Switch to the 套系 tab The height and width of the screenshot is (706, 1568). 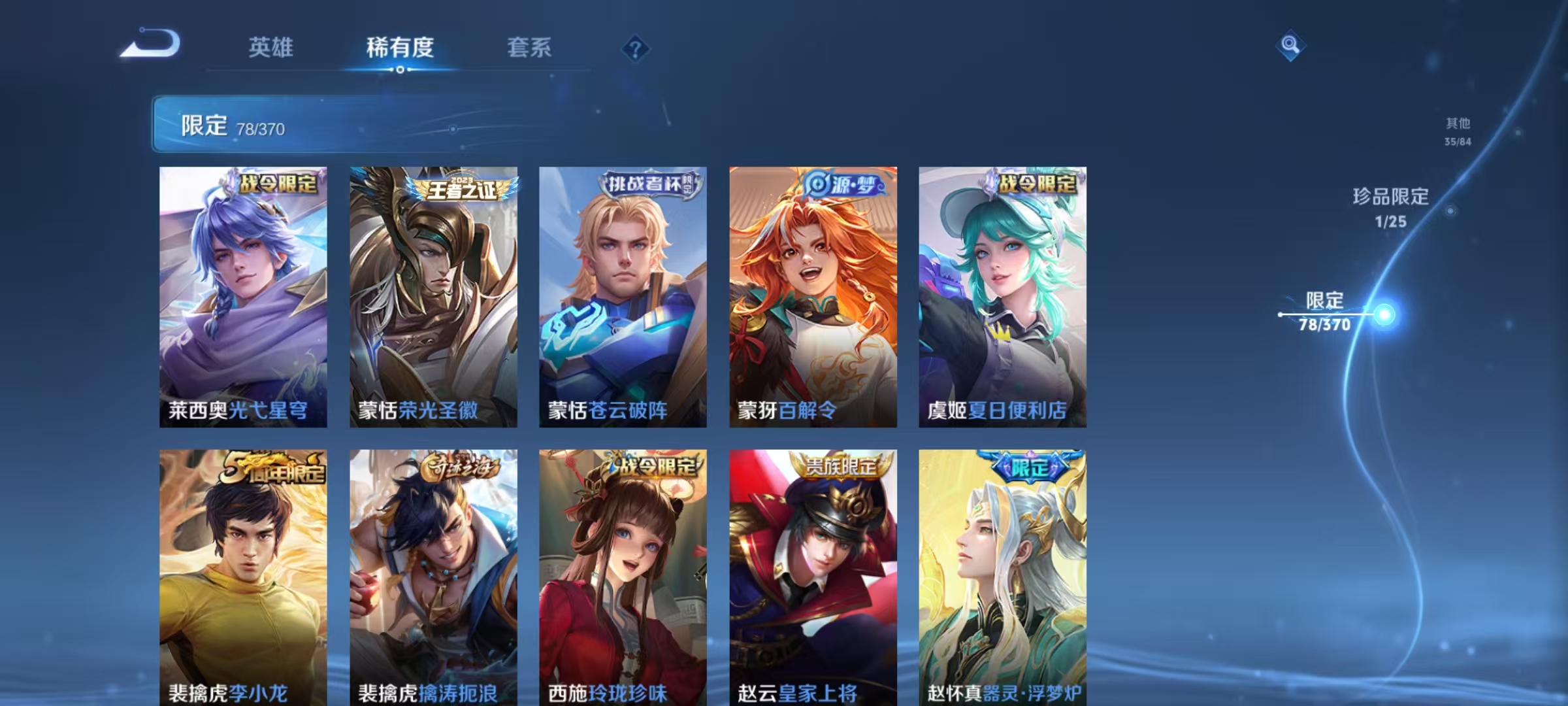530,47
